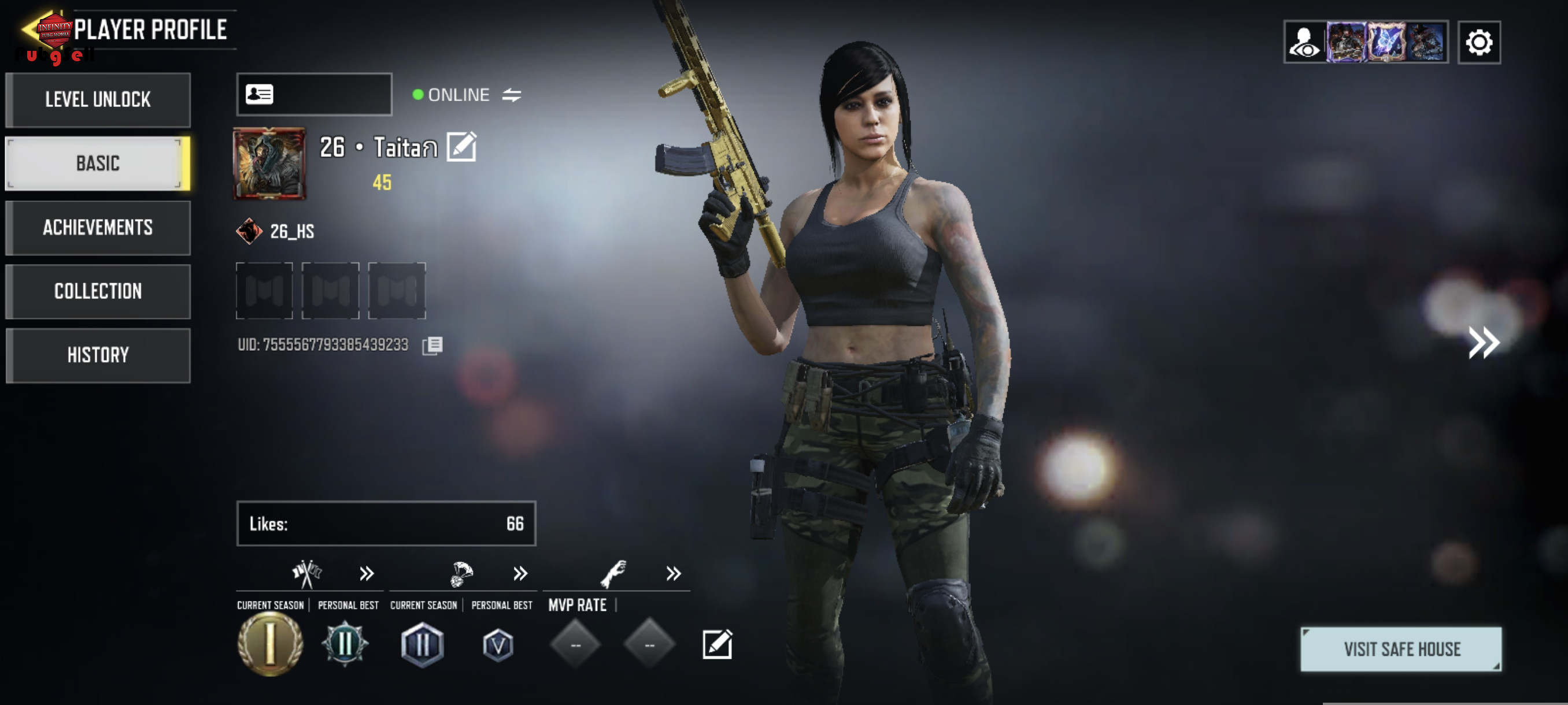The width and height of the screenshot is (1568, 705).
Task: Select the Basic profile tab
Action: [x=97, y=164]
